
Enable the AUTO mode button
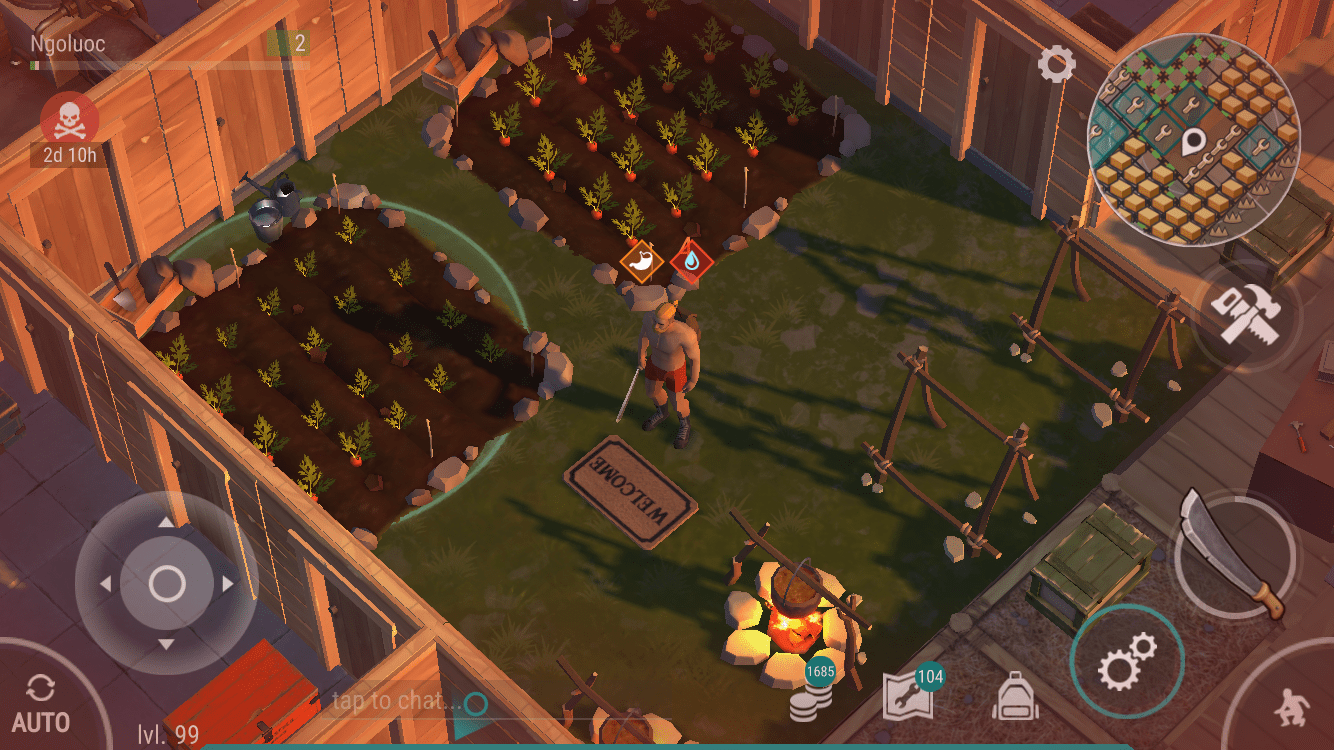point(41,706)
